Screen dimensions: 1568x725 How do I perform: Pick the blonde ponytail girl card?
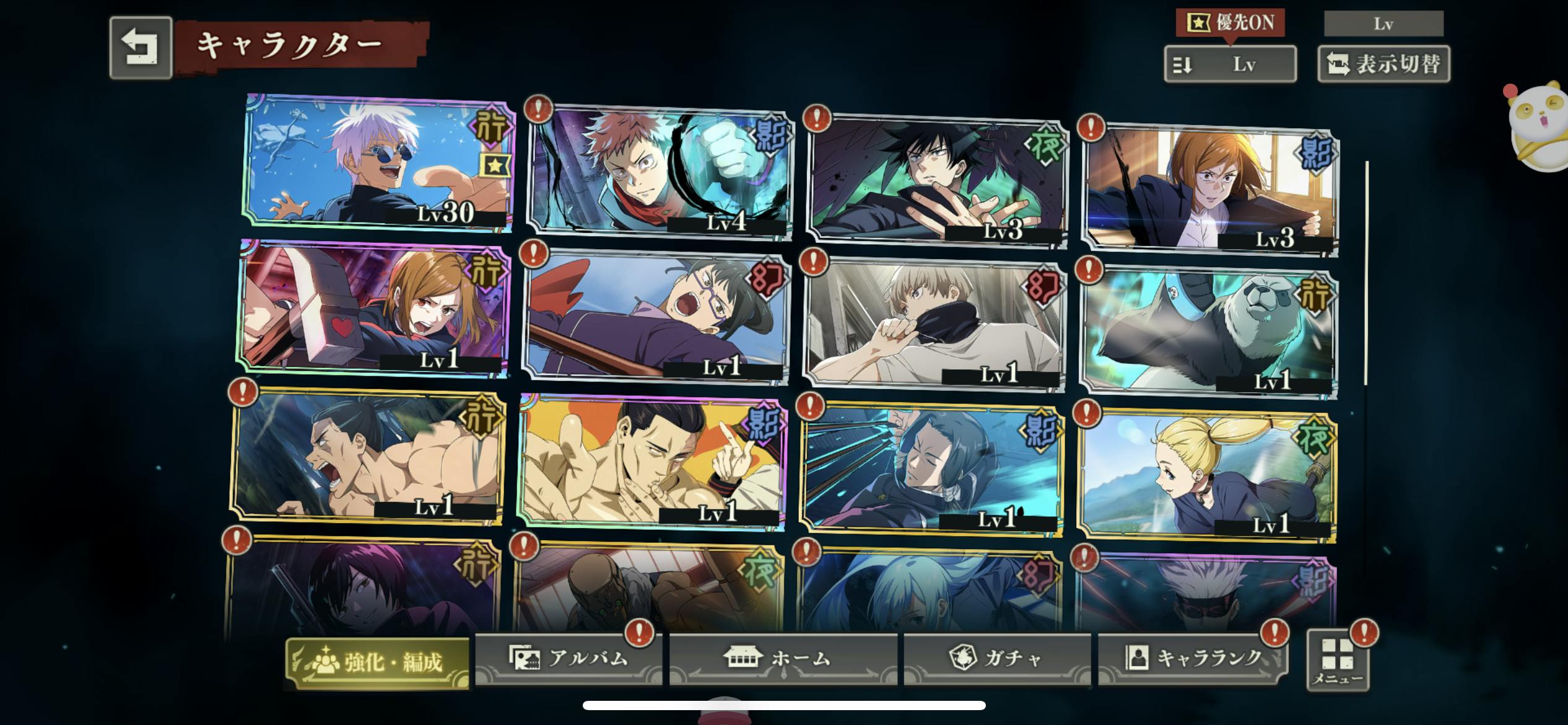pos(1206,477)
